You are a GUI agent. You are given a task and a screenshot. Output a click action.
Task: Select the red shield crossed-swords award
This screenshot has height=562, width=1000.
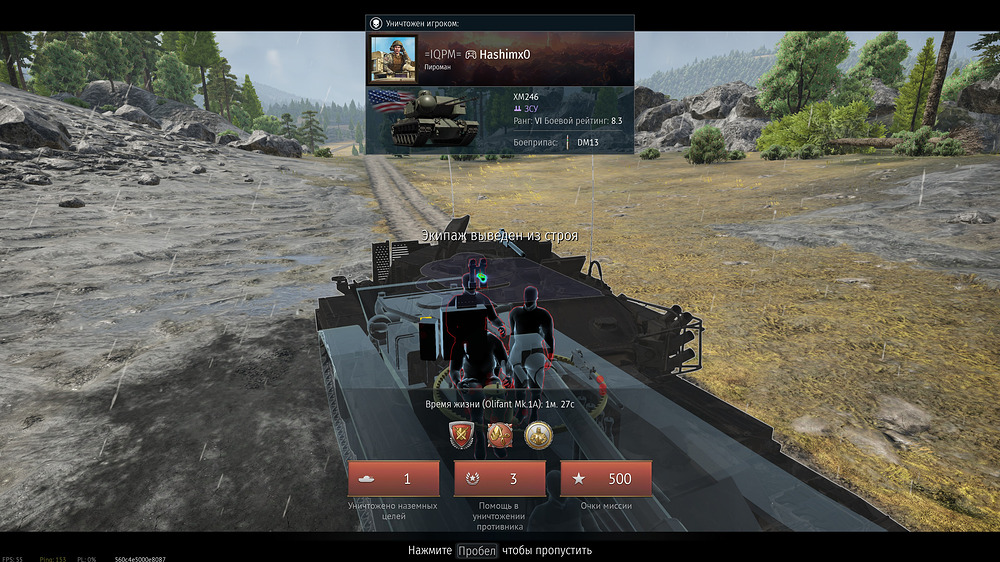pos(462,435)
